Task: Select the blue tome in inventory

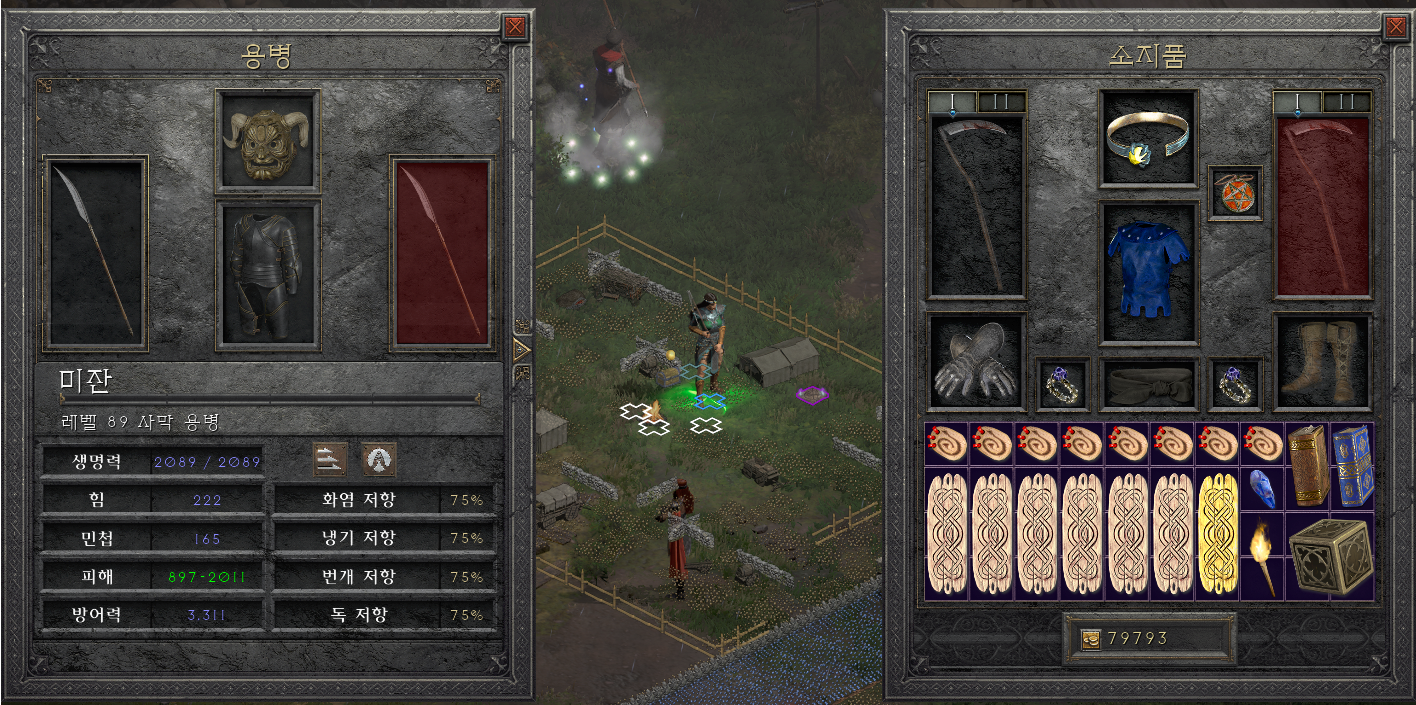Action: click(x=1352, y=467)
